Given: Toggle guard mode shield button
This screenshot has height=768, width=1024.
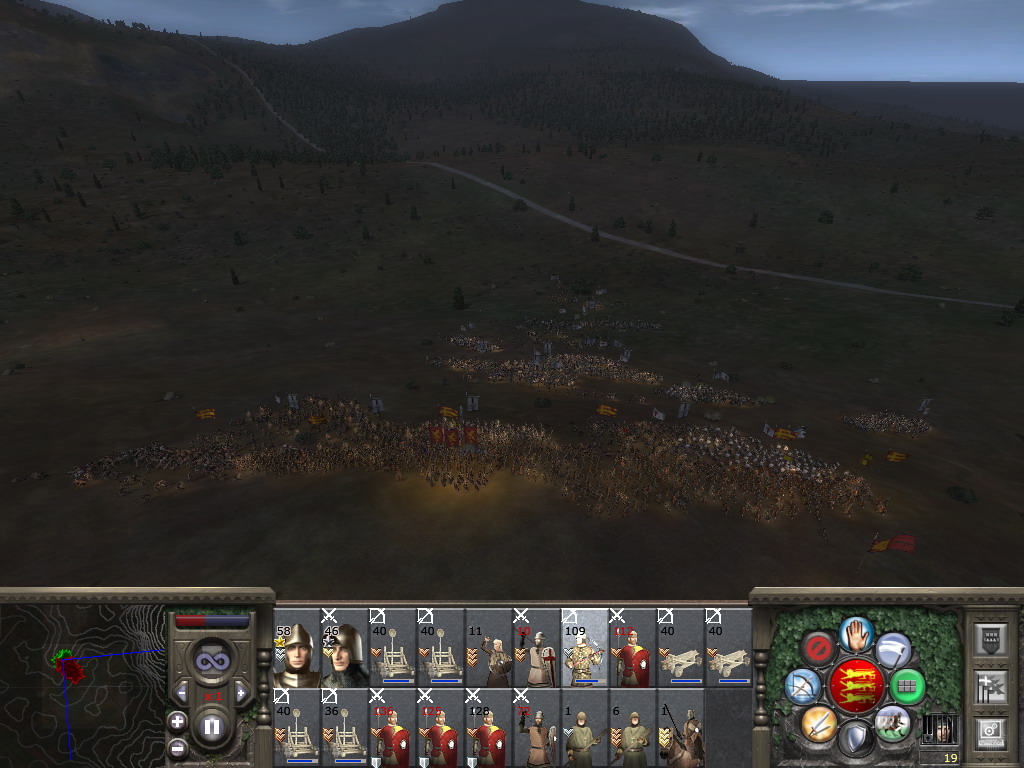Looking at the screenshot, I should tap(855, 740).
